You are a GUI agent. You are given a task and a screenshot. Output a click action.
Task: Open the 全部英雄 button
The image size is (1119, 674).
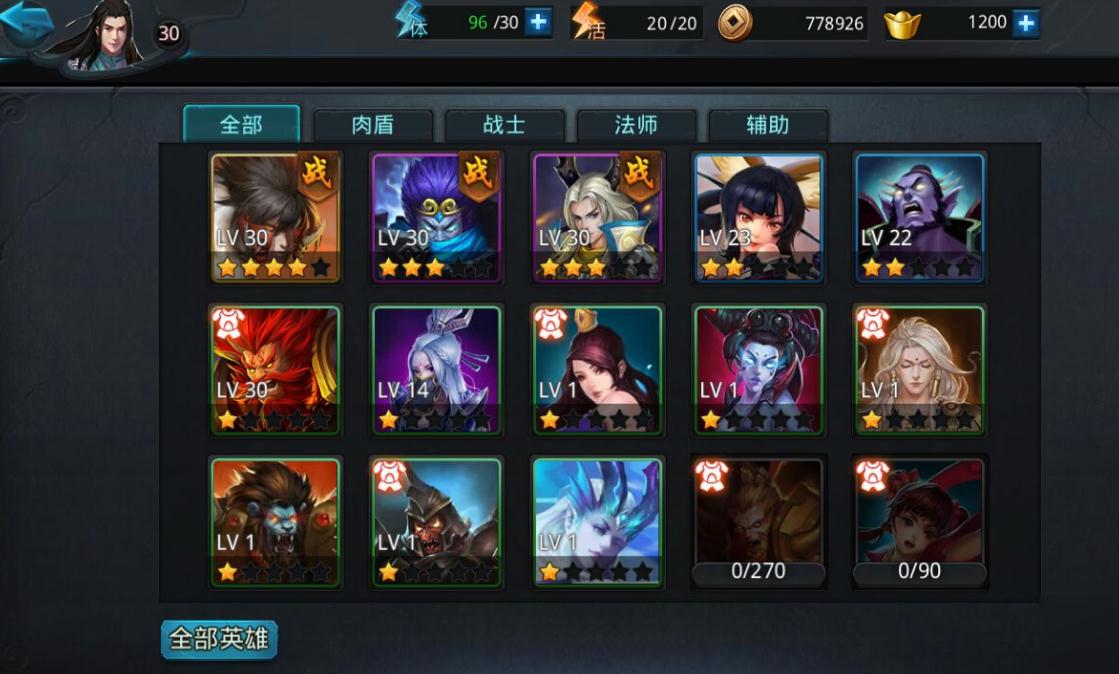click(219, 639)
